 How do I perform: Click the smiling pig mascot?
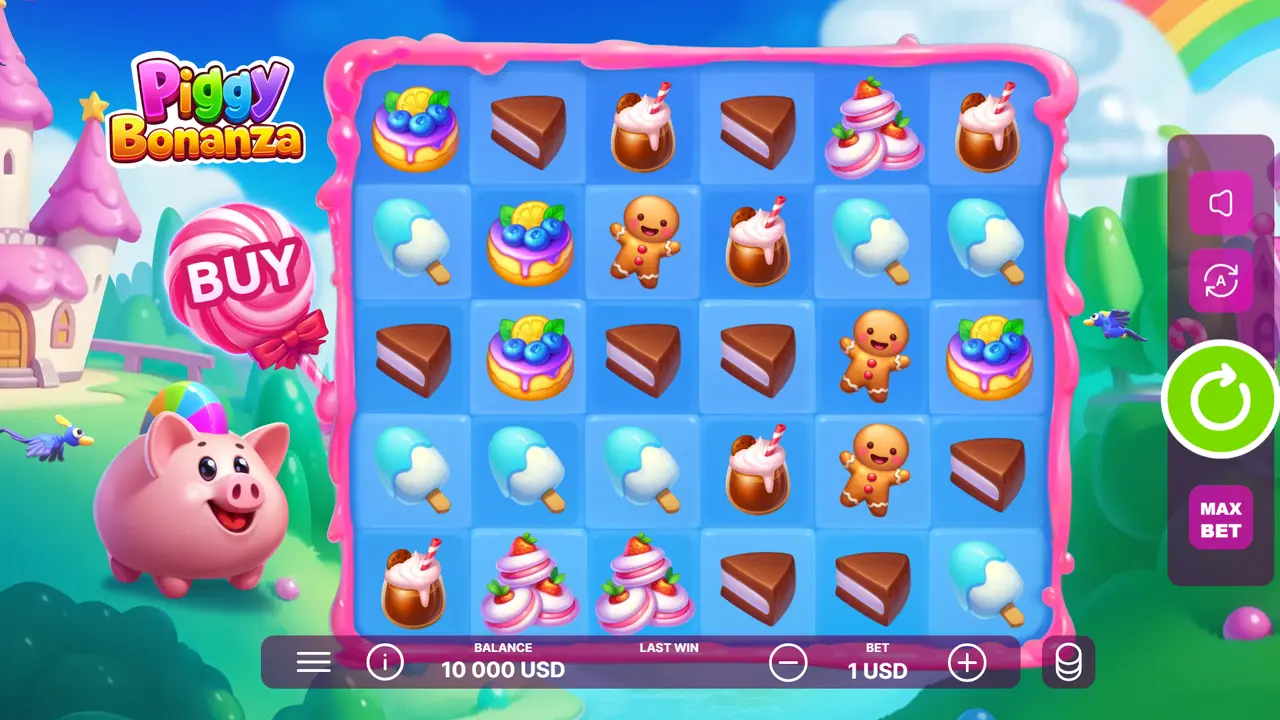click(x=185, y=490)
